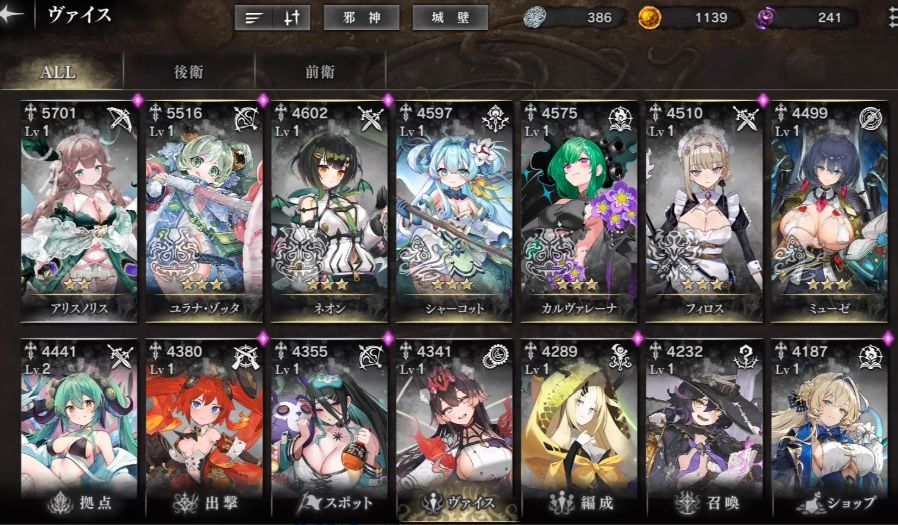Select the 城壁 filter button
Viewport: 898px width, 525px height.
click(450, 18)
